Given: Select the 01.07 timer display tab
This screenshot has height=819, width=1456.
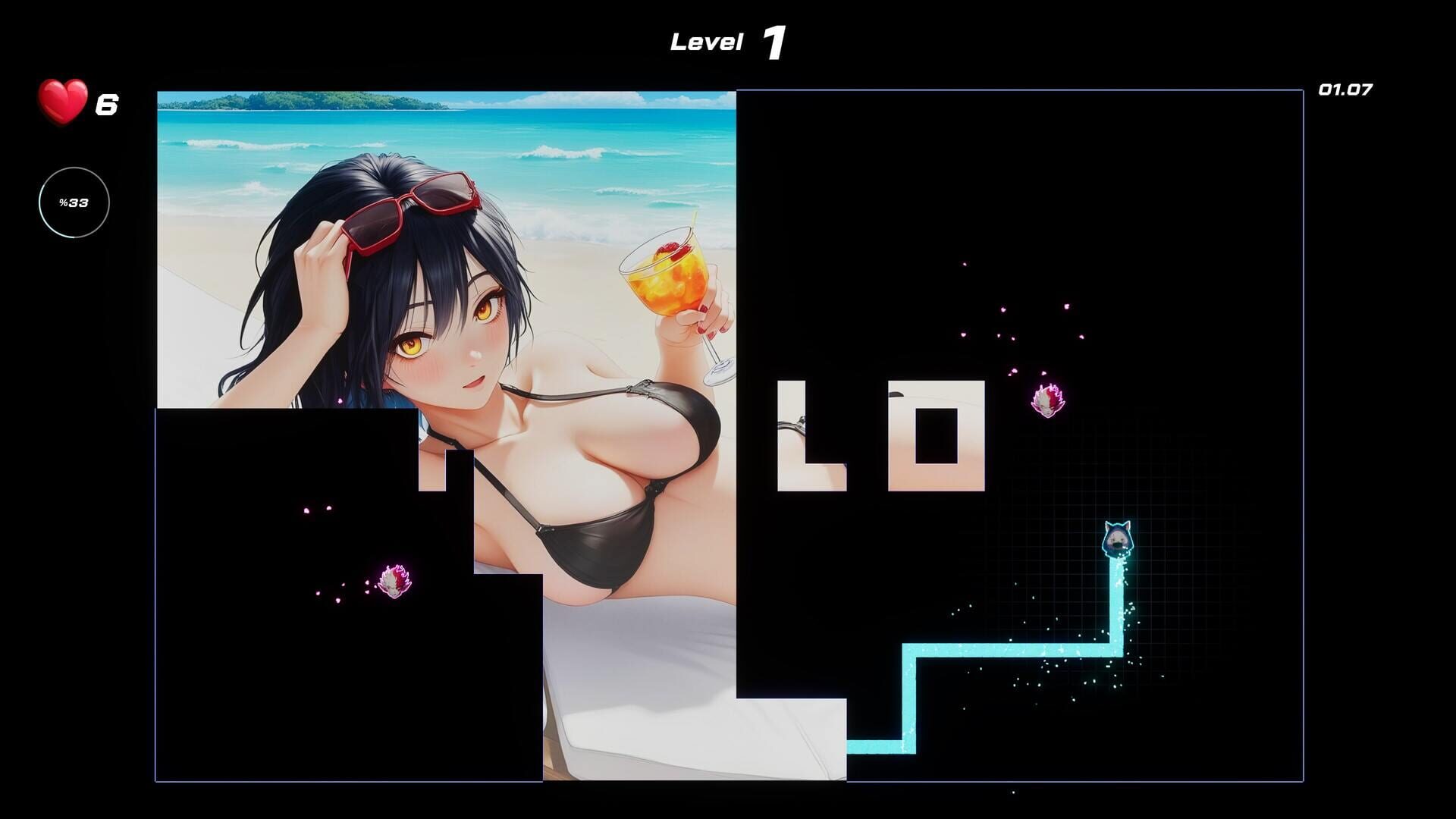Looking at the screenshot, I should pyautogui.click(x=1347, y=89).
